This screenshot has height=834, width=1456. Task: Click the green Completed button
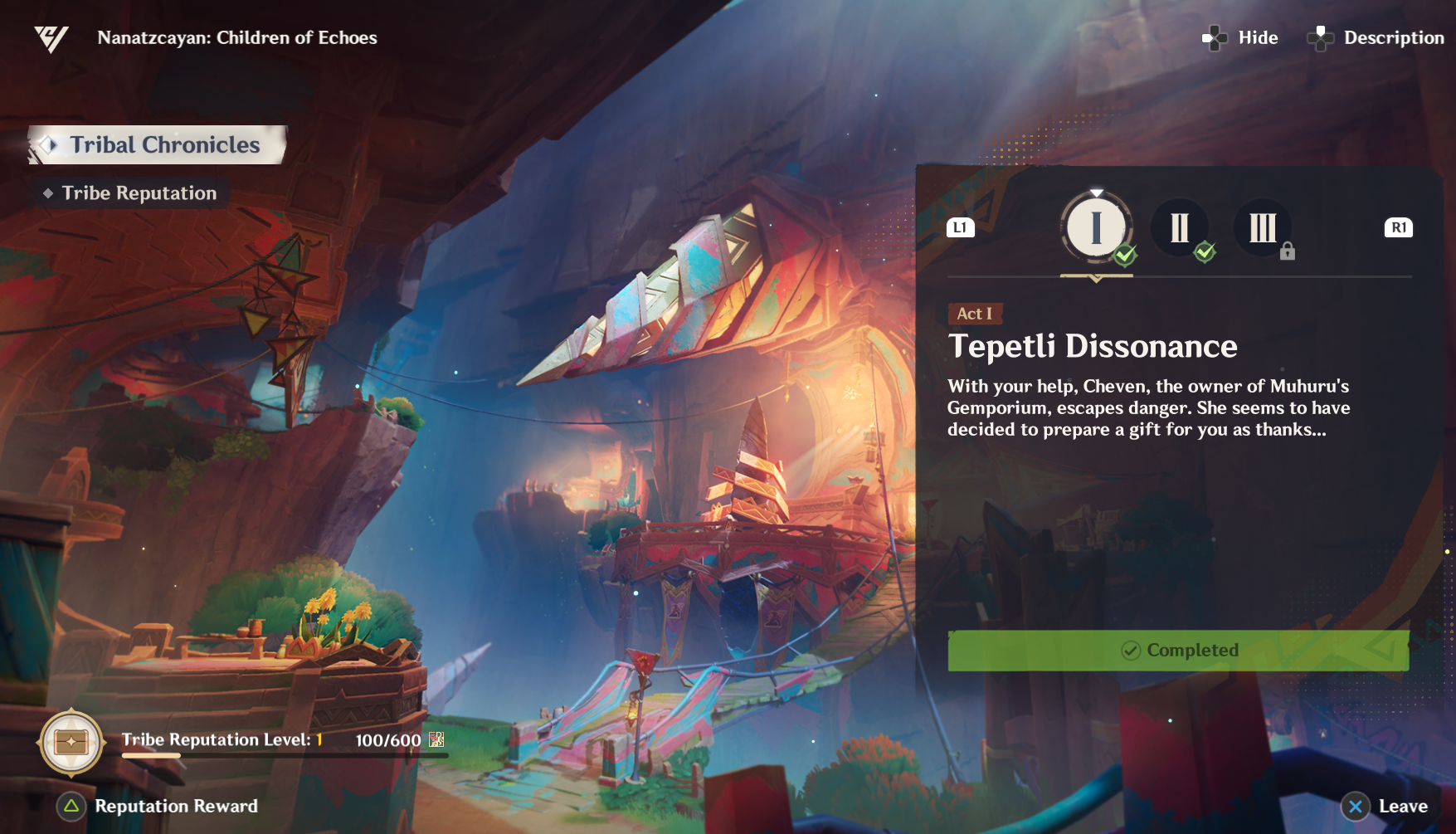coord(1178,651)
